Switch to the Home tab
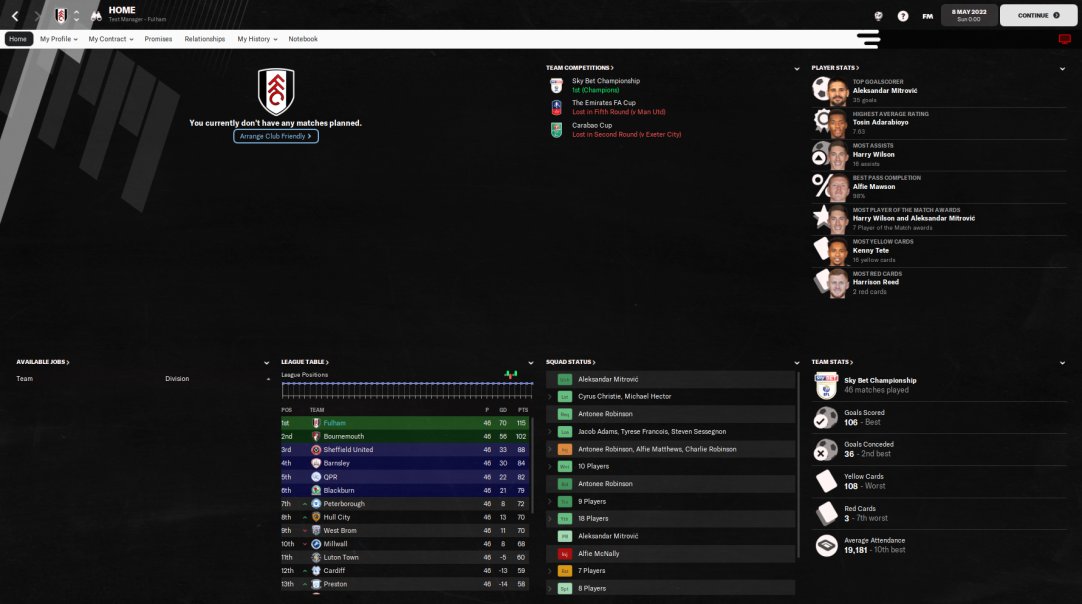 click(x=18, y=39)
